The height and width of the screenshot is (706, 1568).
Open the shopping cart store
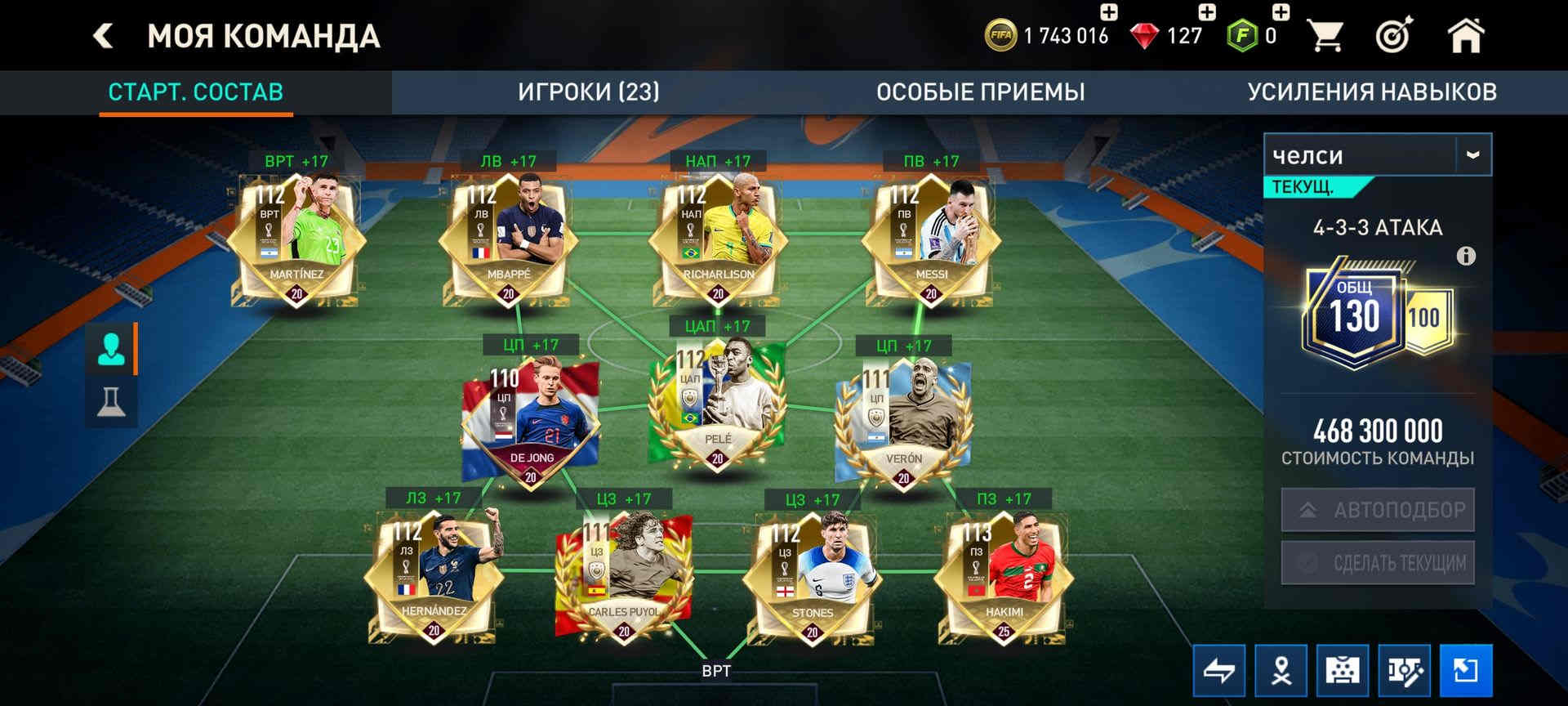pos(1325,36)
